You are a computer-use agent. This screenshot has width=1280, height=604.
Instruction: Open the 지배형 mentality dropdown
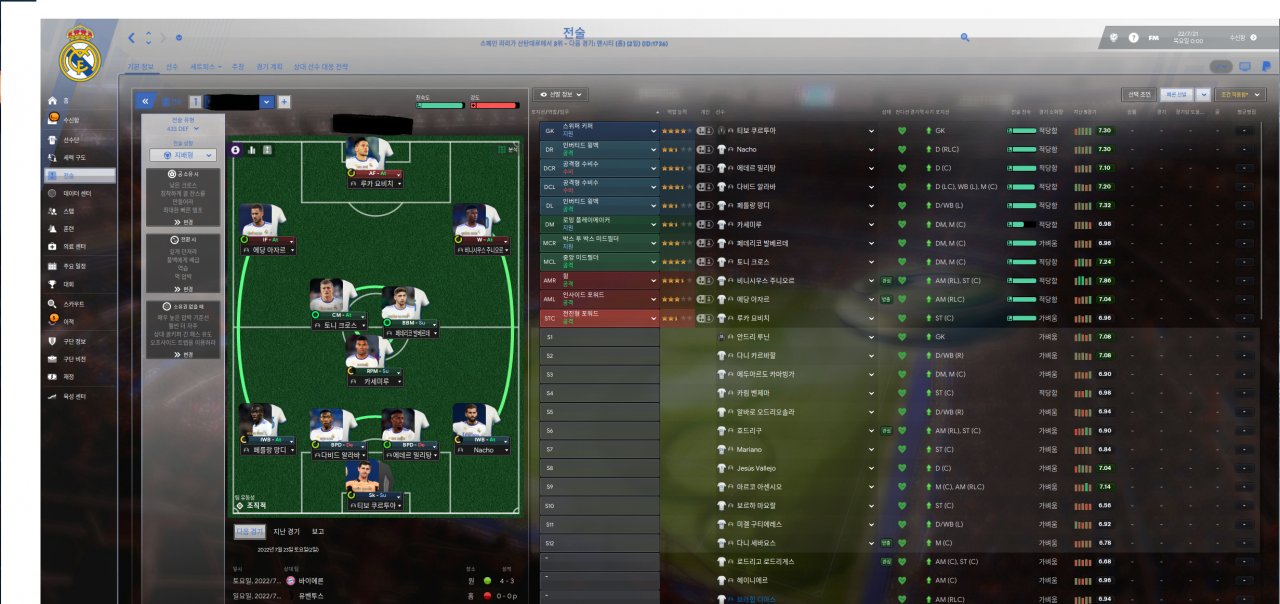point(183,155)
